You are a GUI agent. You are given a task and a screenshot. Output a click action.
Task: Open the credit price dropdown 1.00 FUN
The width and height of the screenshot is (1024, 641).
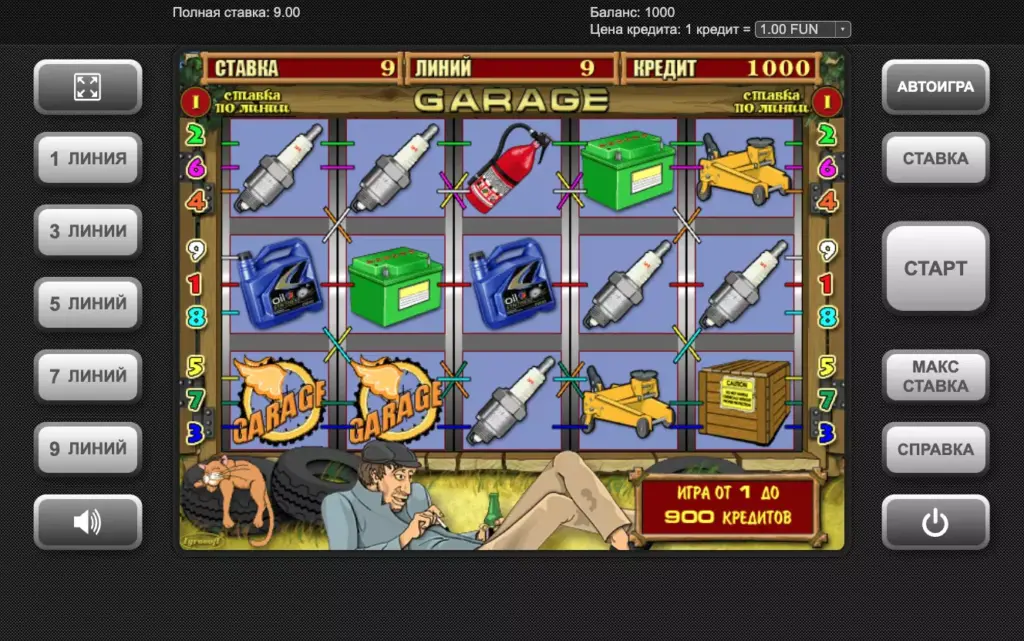(802, 29)
